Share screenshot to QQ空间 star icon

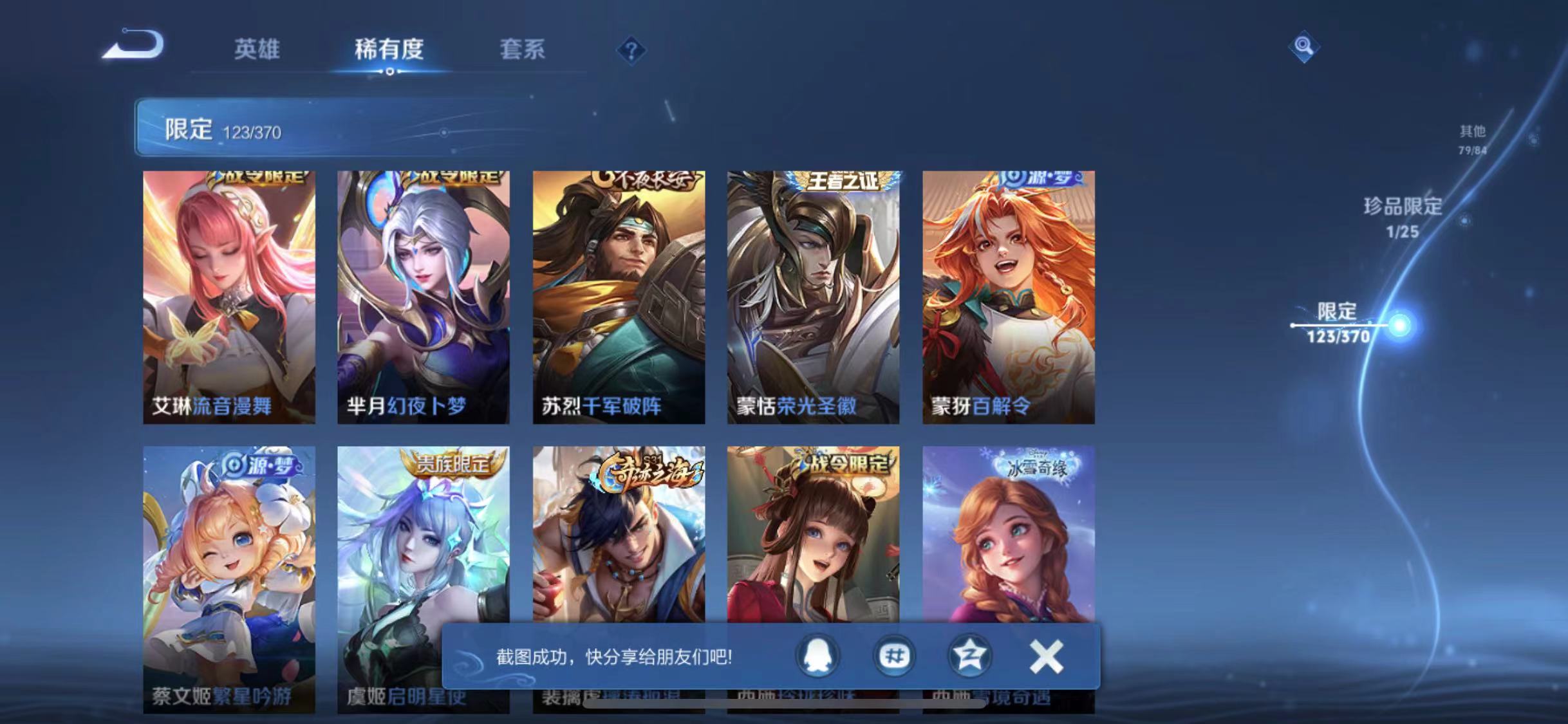click(x=969, y=656)
